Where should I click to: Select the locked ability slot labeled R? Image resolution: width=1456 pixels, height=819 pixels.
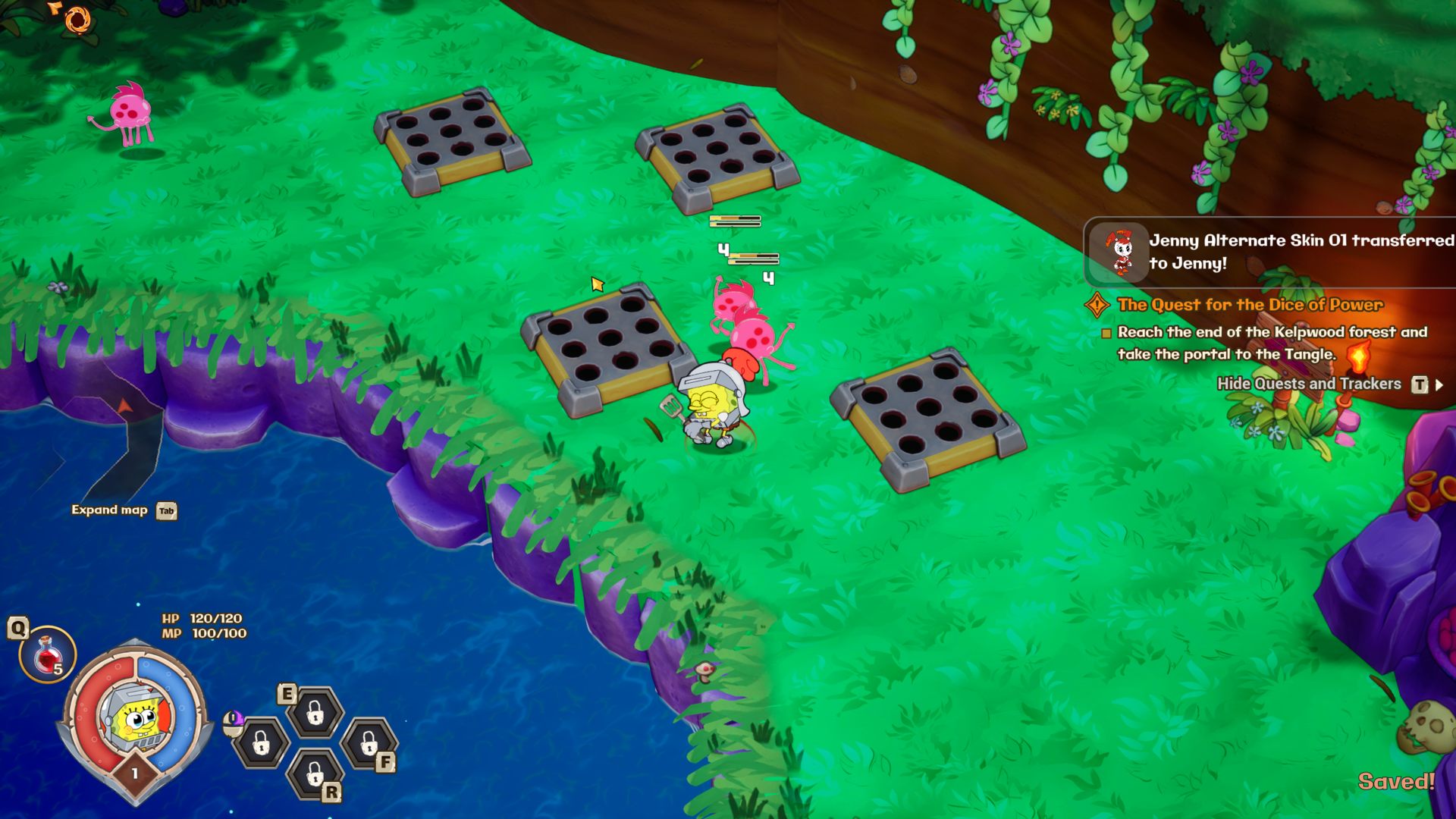click(315, 773)
